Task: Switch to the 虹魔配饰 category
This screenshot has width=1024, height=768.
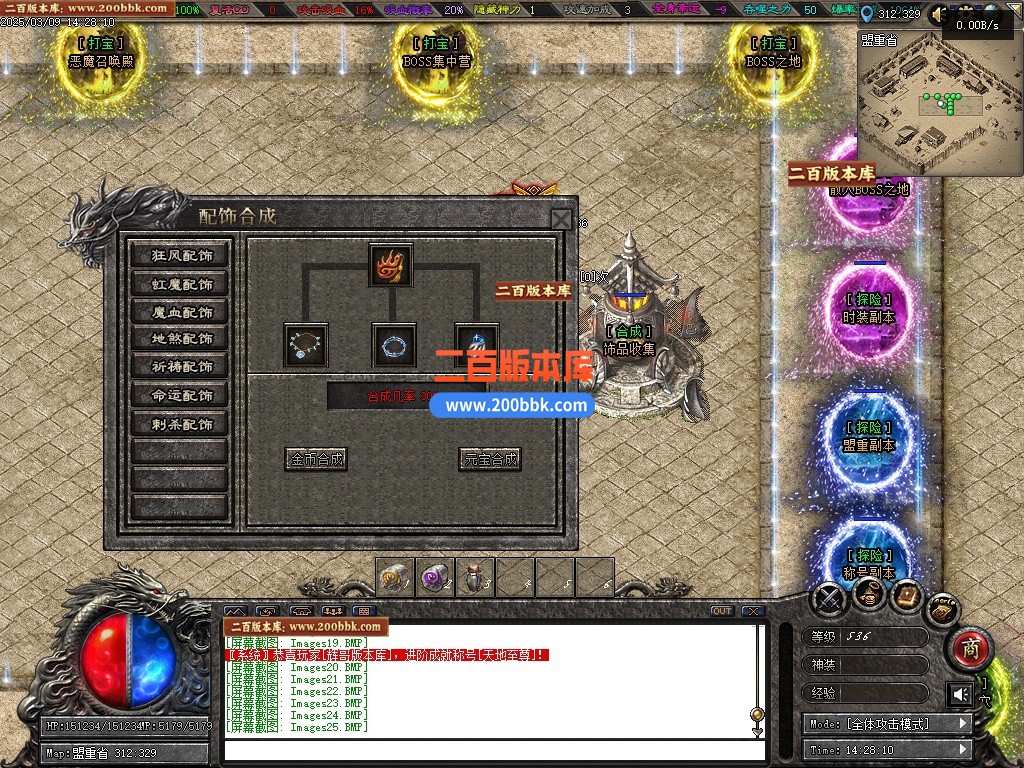Action: pos(182,284)
